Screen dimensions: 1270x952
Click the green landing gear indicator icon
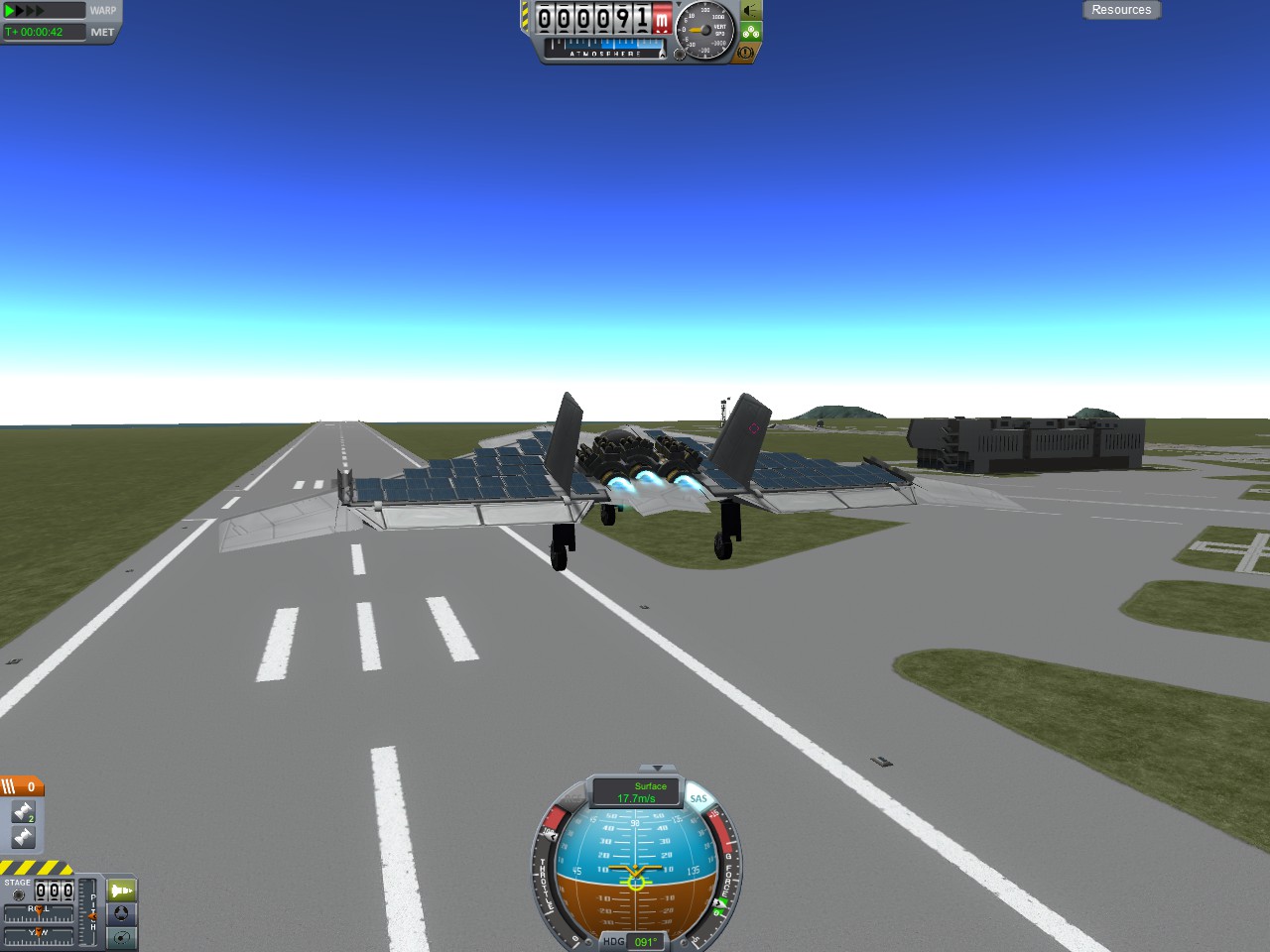[751, 30]
